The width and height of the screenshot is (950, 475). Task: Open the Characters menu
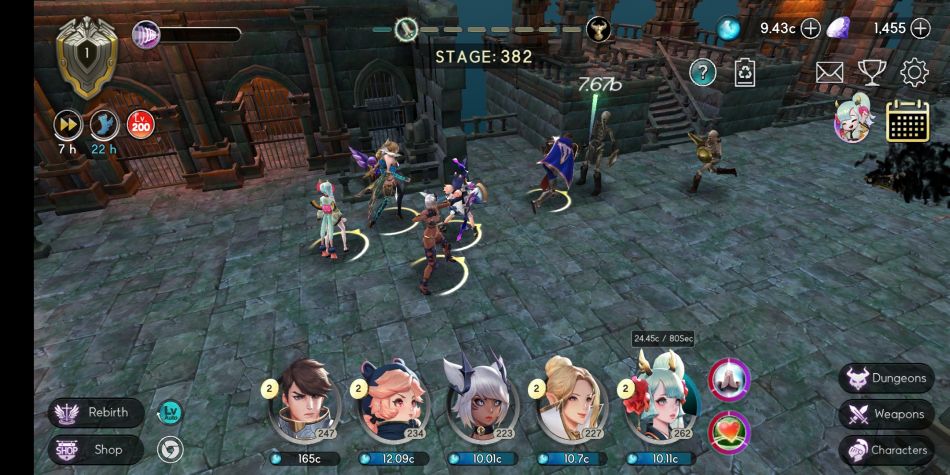[886, 450]
